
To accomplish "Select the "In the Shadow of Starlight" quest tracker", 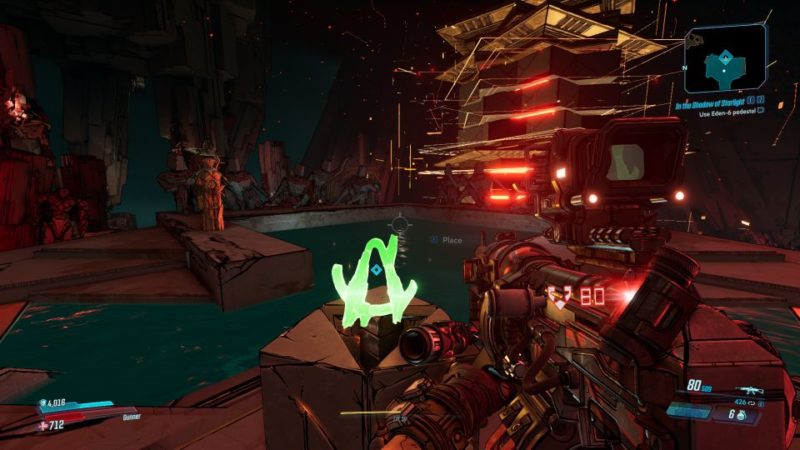I will point(710,103).
